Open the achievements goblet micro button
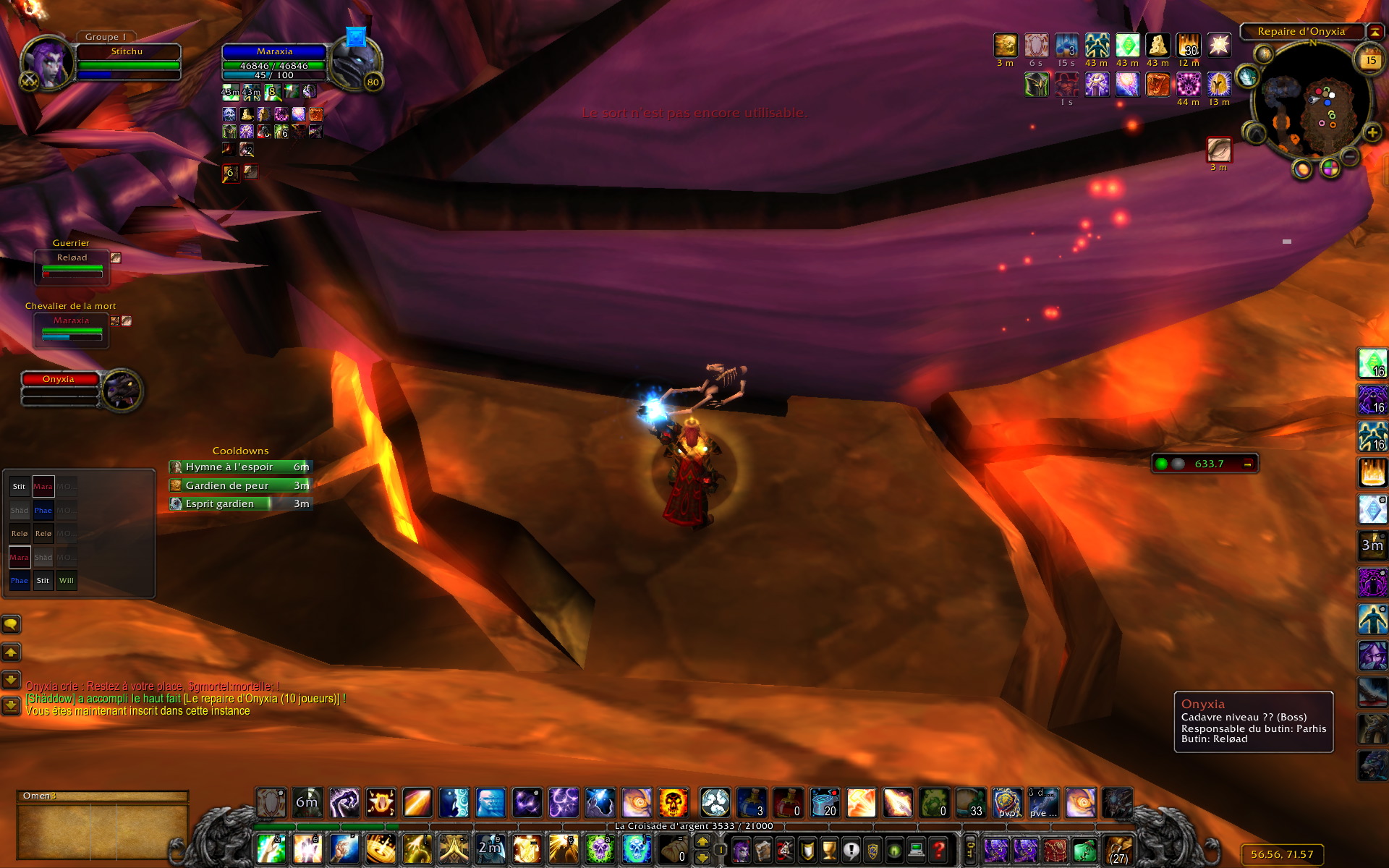This screenshot has width=1389, height=868. pos(830,849)
